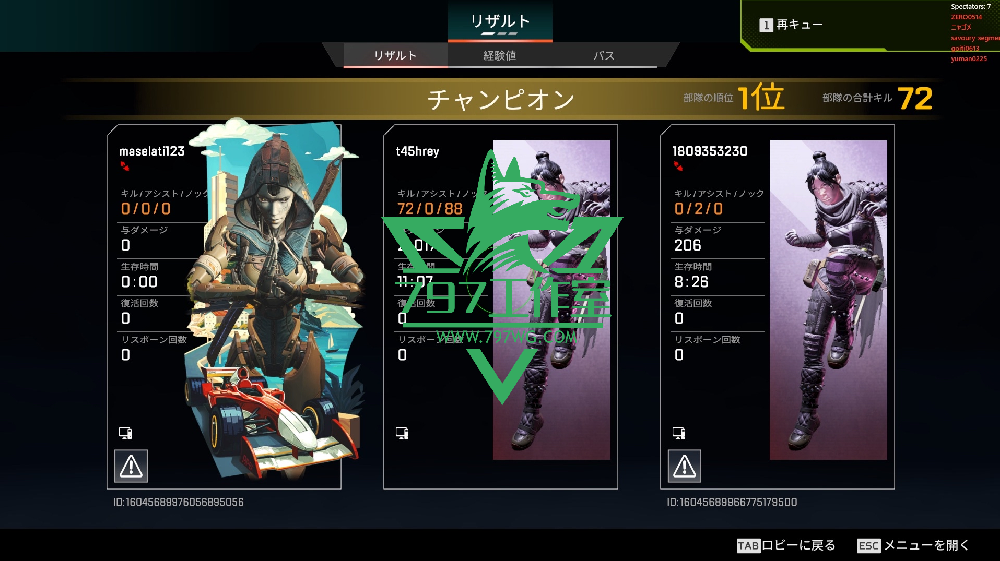Viewport: 1000px width, 561px height.
Task: Report player 1609353230 via warning icon
Action: coord(684,465)
